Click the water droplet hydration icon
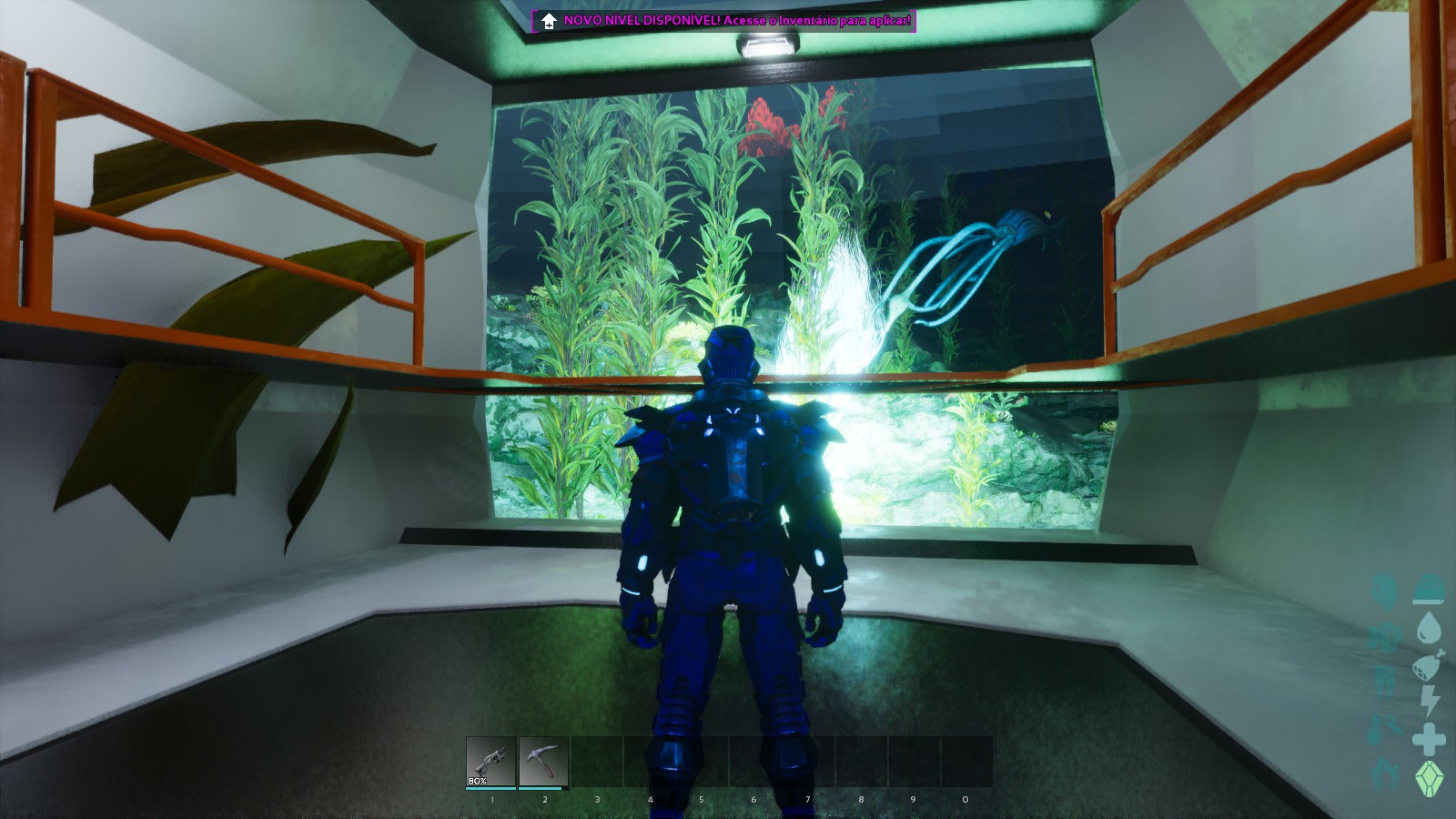This screenshot has width=1456, height=819. [1429, 630]
